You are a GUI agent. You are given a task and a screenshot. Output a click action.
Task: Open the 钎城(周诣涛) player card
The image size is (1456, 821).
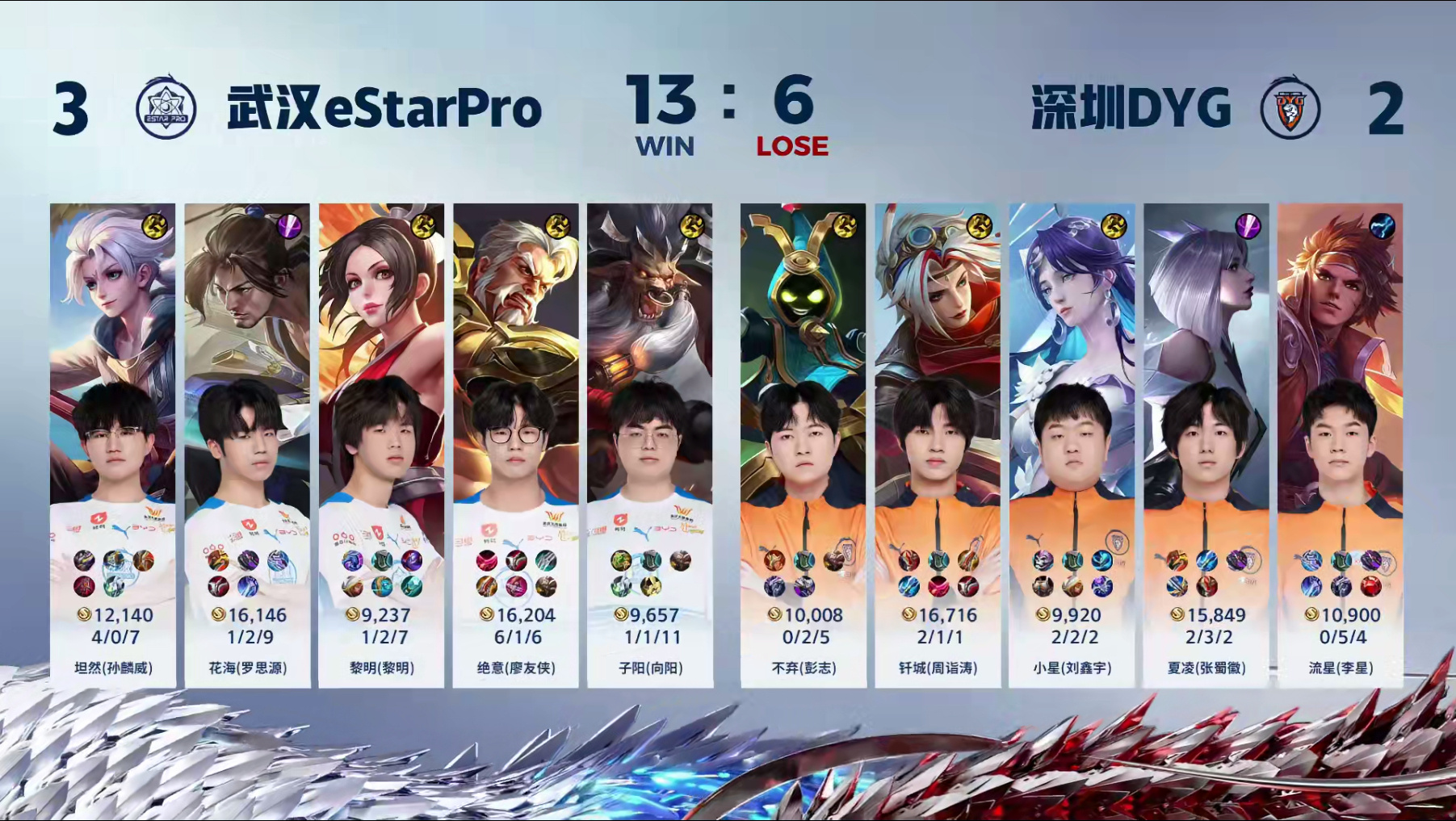point(938,444)
